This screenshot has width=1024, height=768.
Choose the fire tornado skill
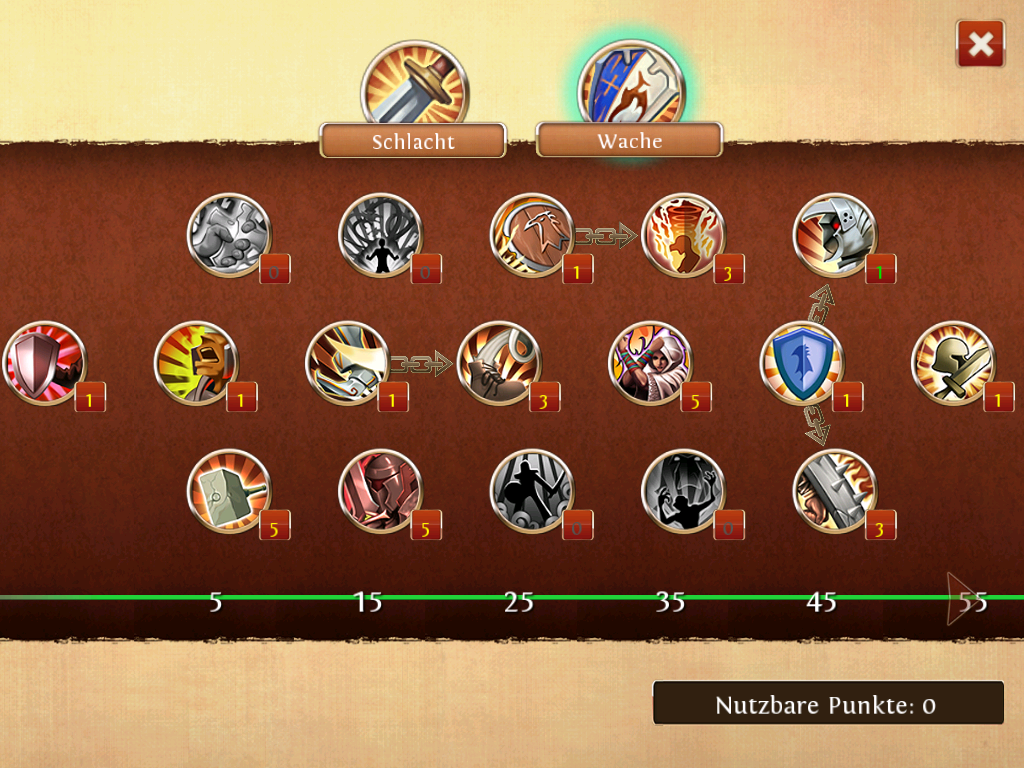point(682,235)
